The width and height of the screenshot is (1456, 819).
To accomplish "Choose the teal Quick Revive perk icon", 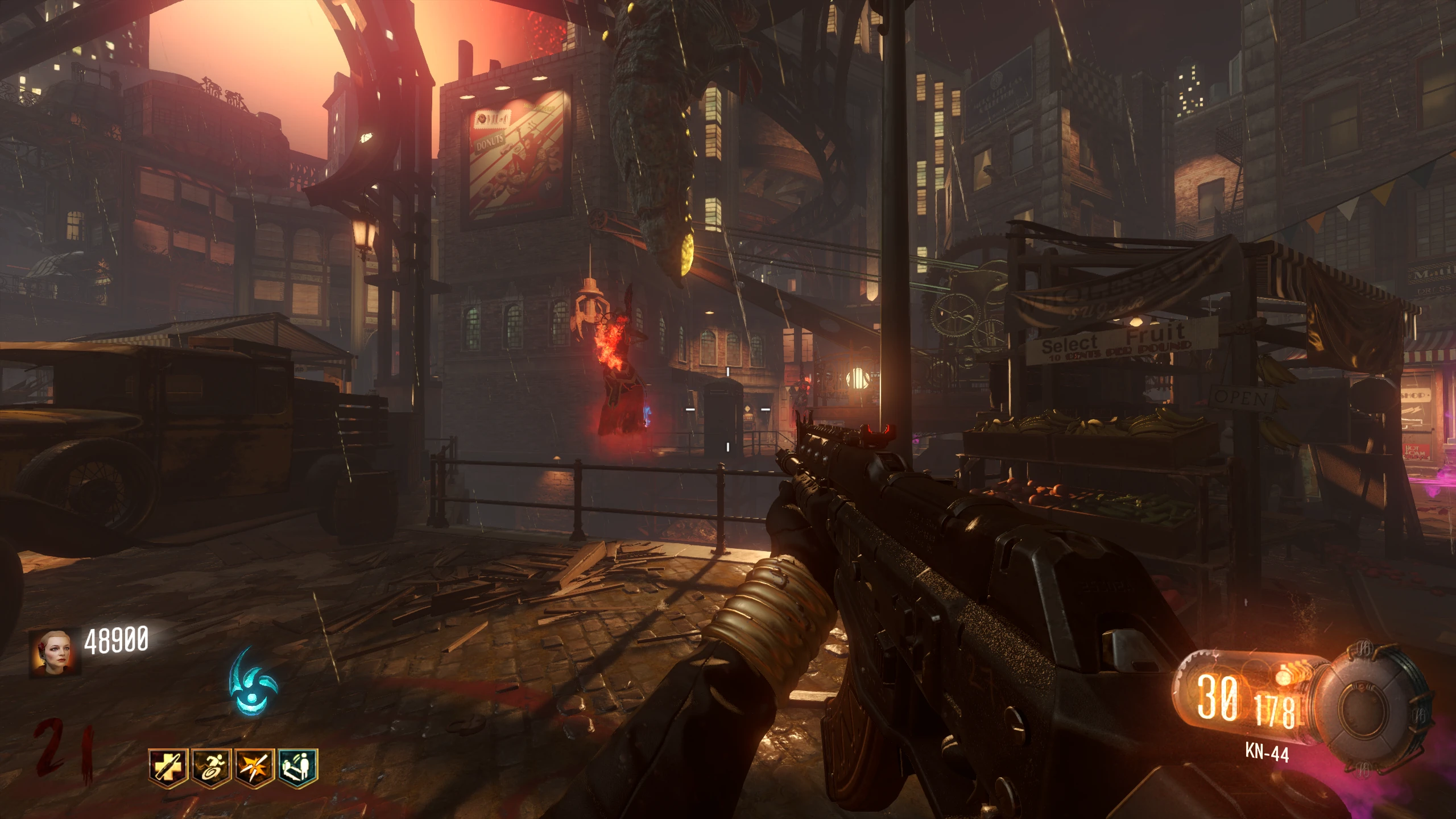I will (299, 768).
